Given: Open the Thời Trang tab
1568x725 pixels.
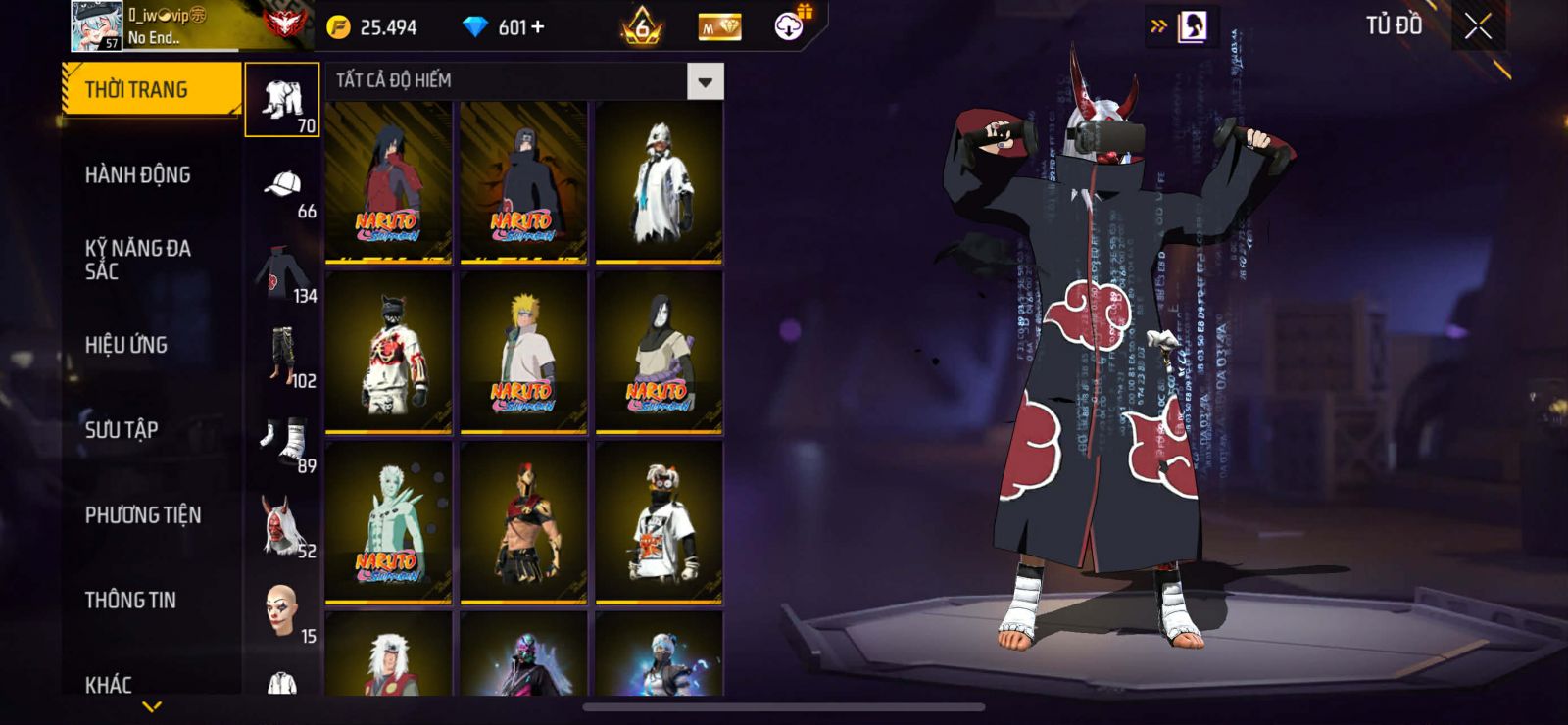Looking at the screenshot, I should (x=151, y=90).
